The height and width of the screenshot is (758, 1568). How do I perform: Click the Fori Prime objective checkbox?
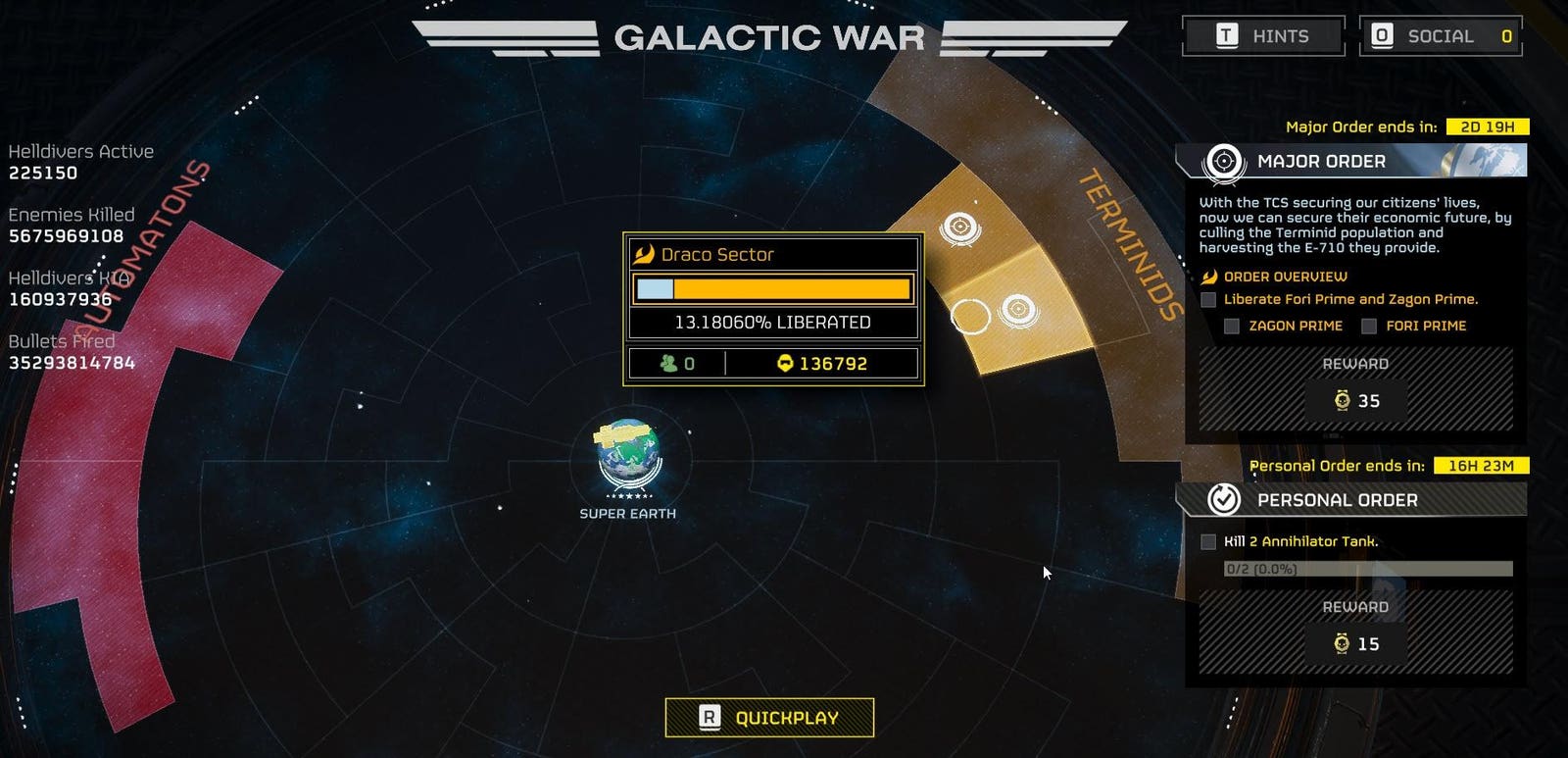point(1369,326)
